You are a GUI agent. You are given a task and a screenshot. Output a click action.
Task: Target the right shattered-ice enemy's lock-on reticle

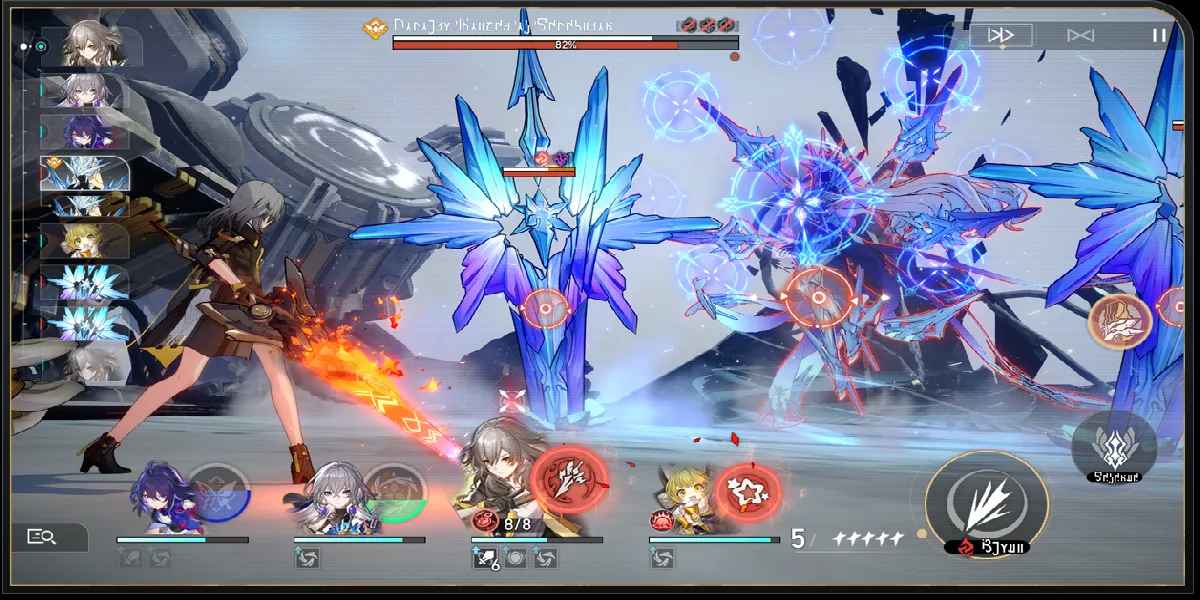pyautogui.click(x=818, y=298)
